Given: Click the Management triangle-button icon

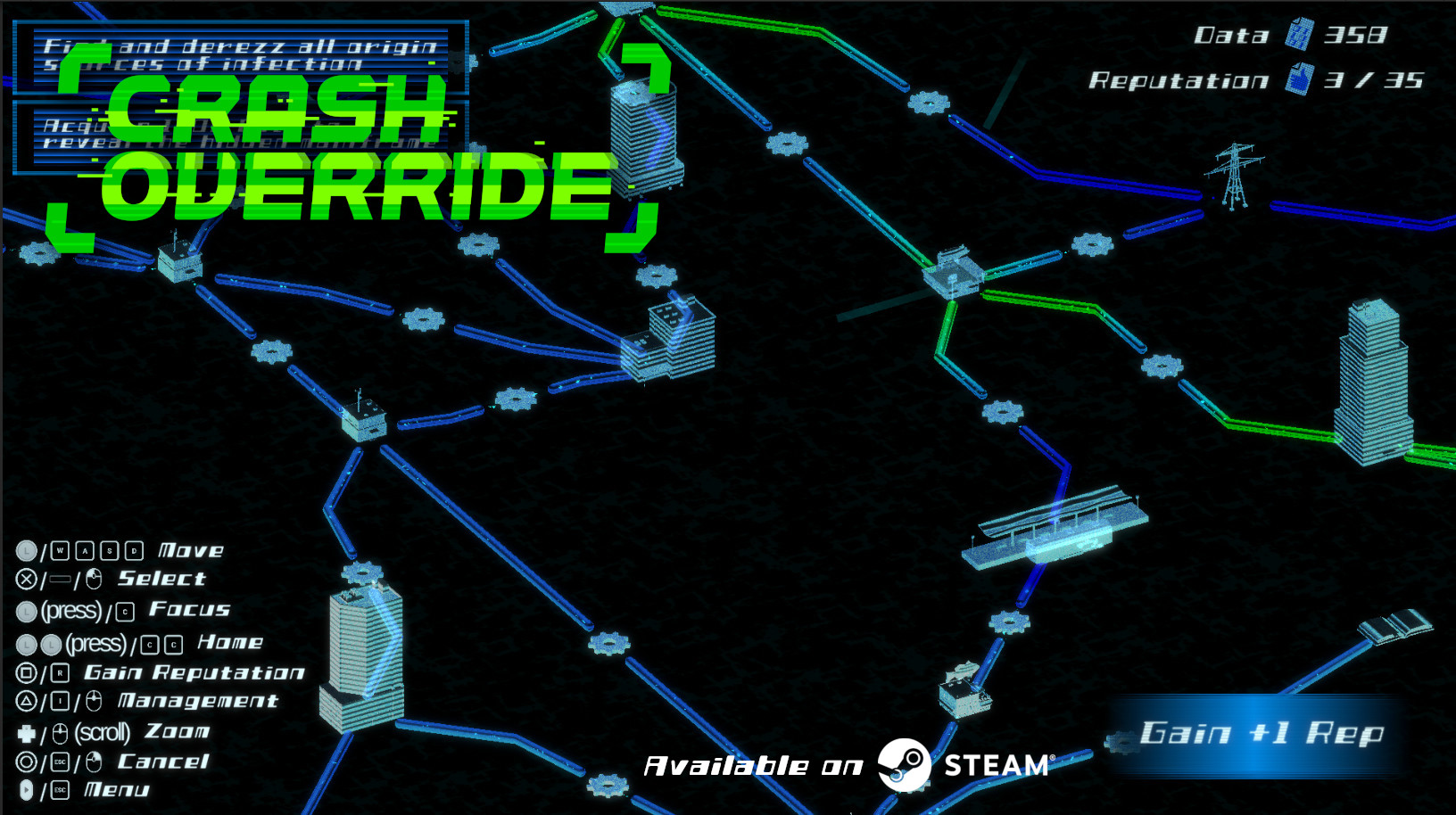Looking at the screenshot, I should click(26, 700).
